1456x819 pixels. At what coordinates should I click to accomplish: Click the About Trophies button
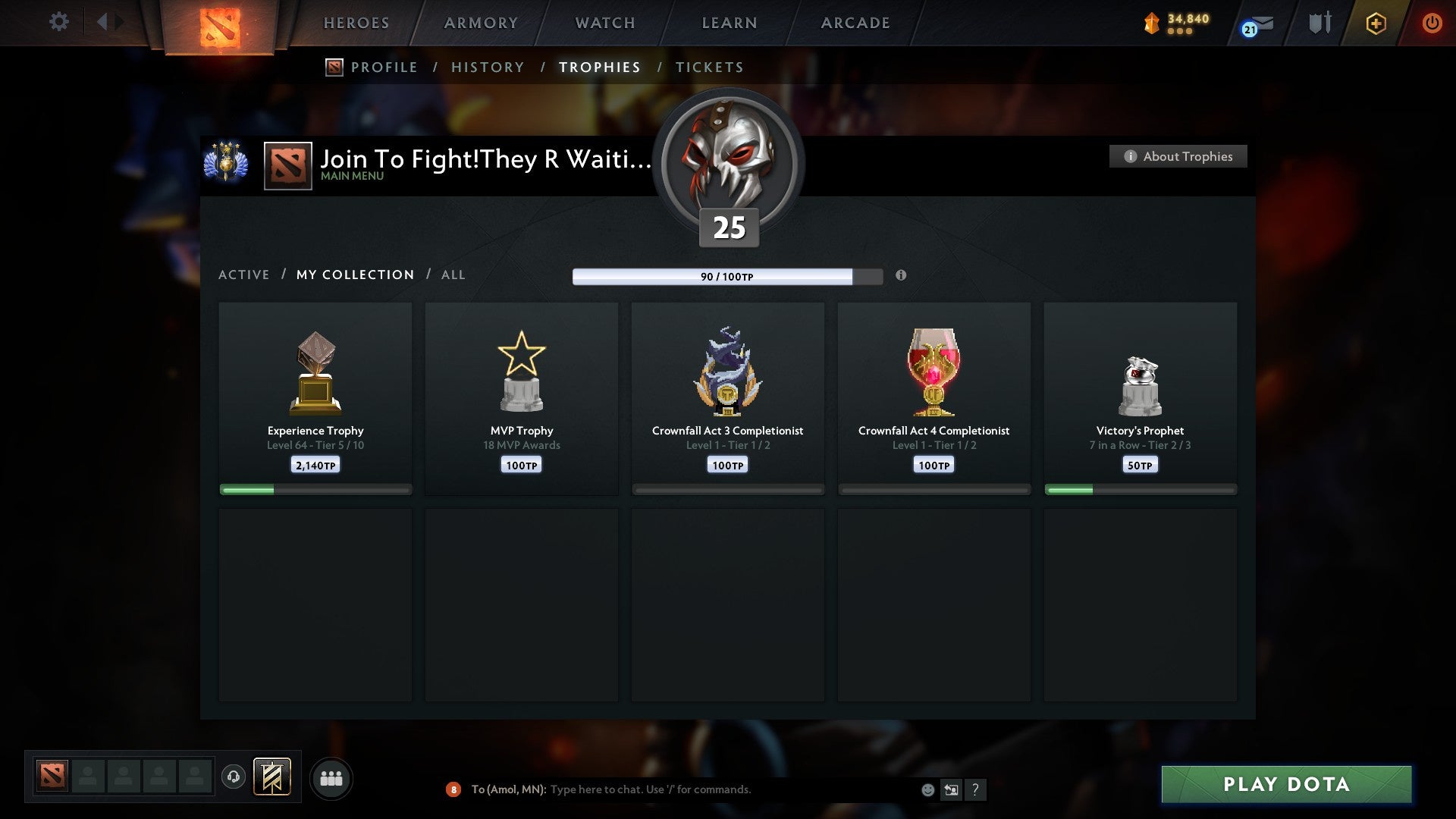click(1178, 156)
